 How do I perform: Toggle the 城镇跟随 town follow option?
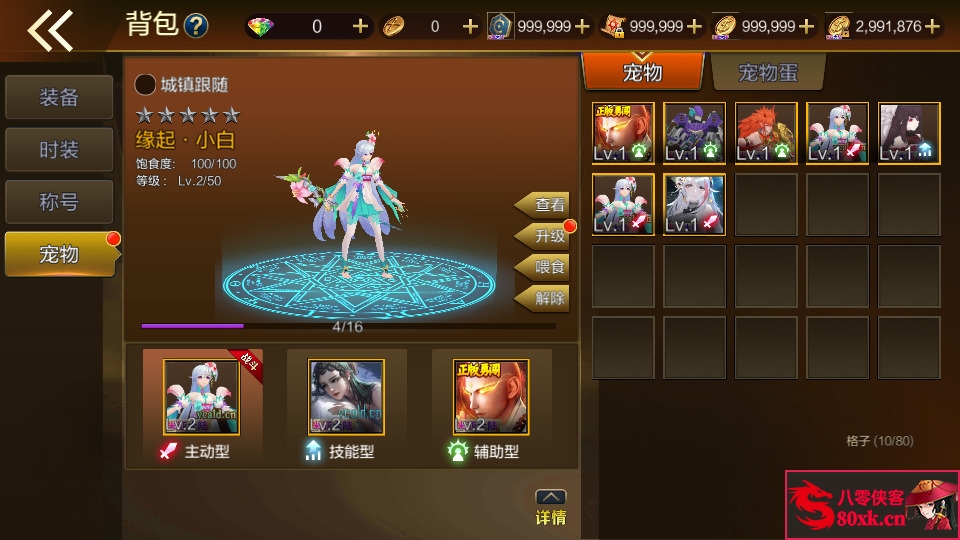[146, 85]
